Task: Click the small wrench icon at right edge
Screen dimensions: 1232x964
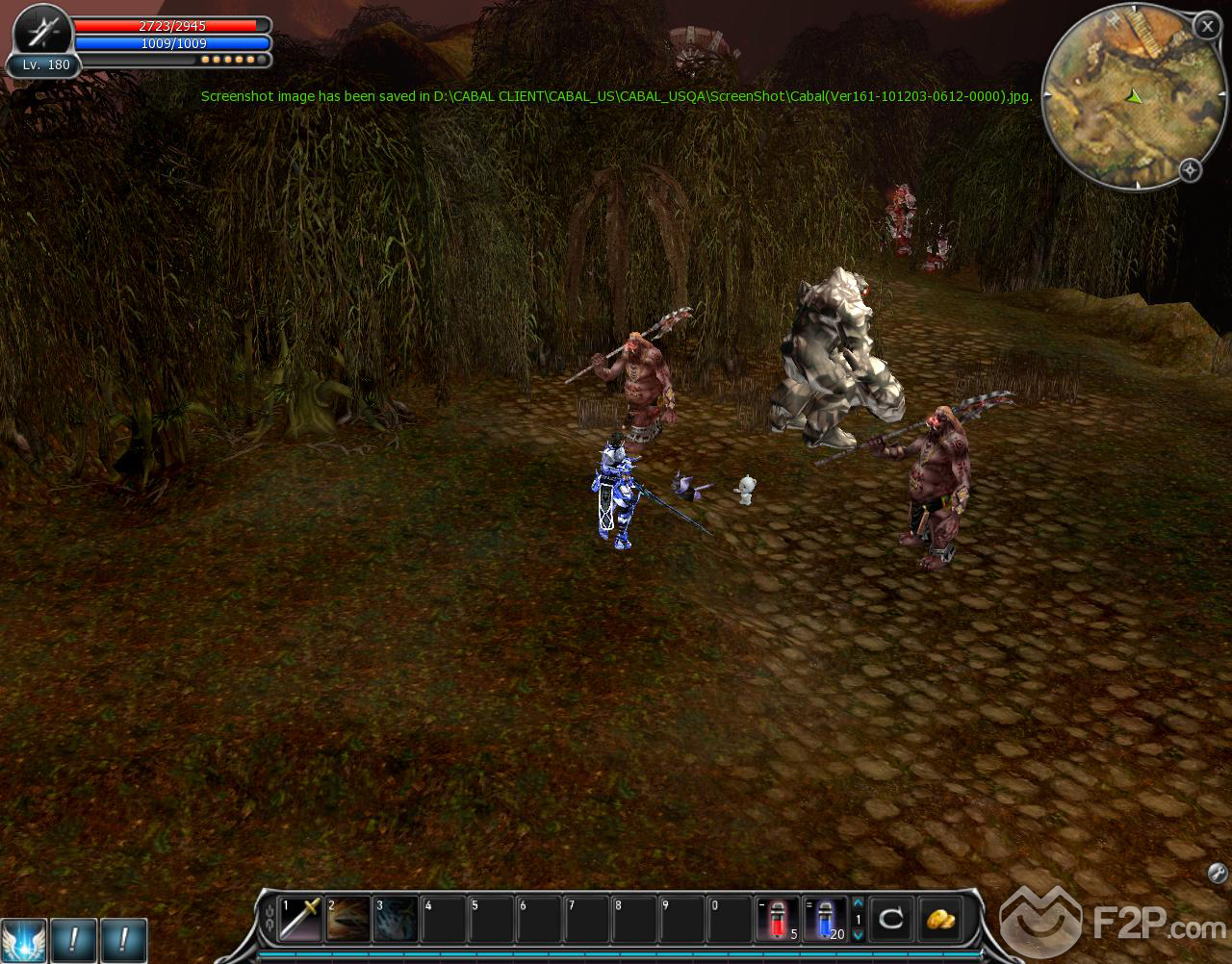Action: [1217, 874]
